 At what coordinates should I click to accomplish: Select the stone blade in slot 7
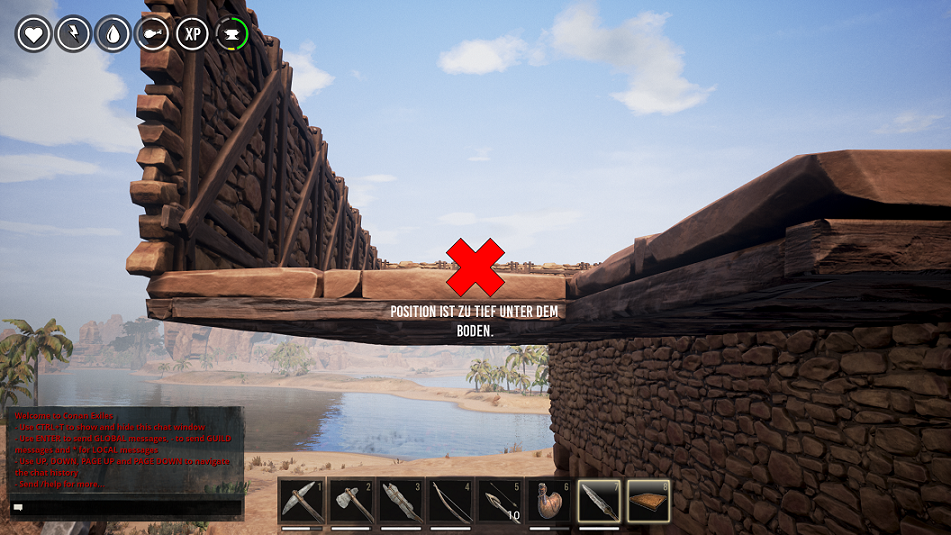(x=599, y=500)
